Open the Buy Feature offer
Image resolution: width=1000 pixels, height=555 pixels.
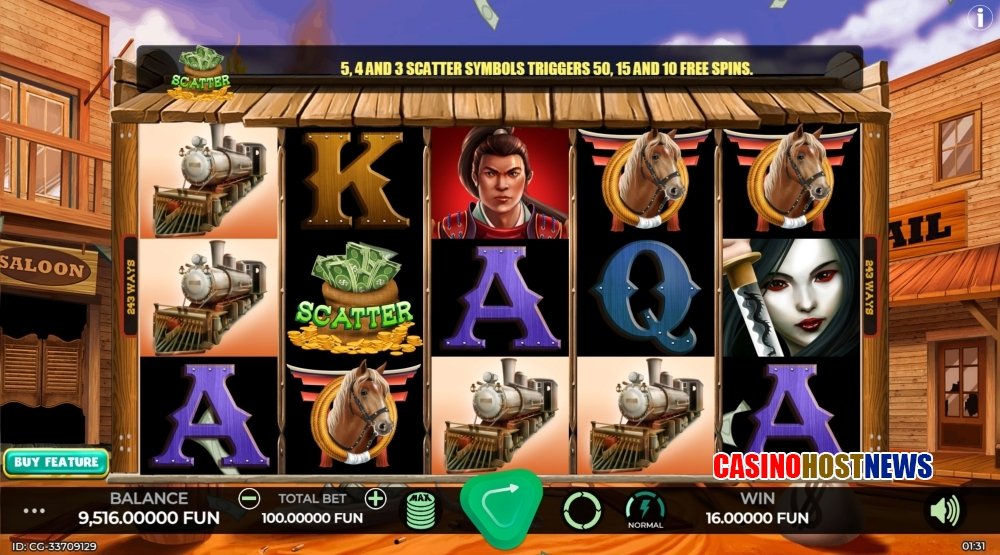(x=56, y=462)
